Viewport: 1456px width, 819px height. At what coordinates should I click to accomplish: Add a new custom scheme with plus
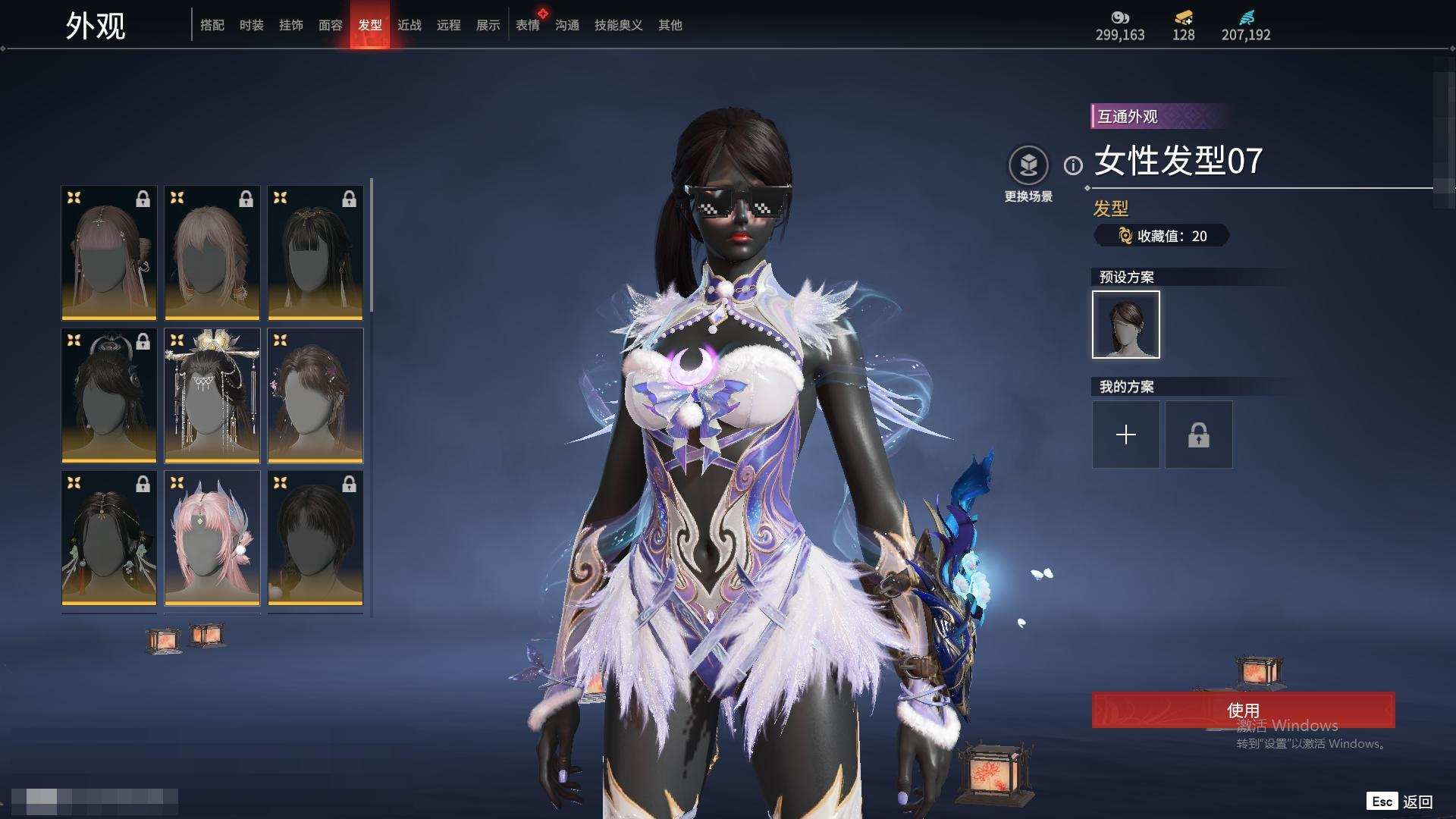pyautogui.click(x=1125, y=435)
